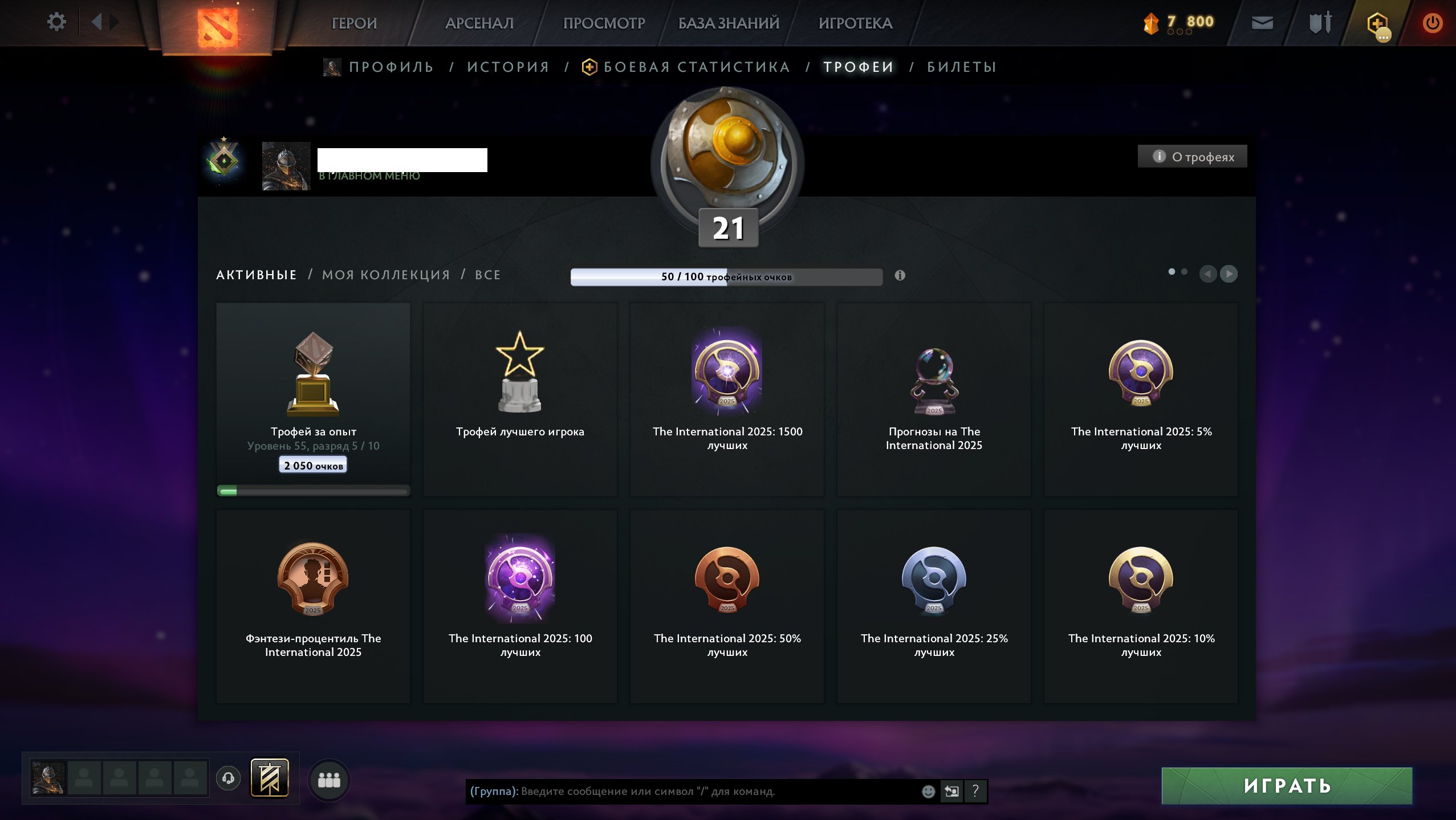Open the Арсенал section
This screenshot has width=1456, height=820.
(x=479, y=23)
